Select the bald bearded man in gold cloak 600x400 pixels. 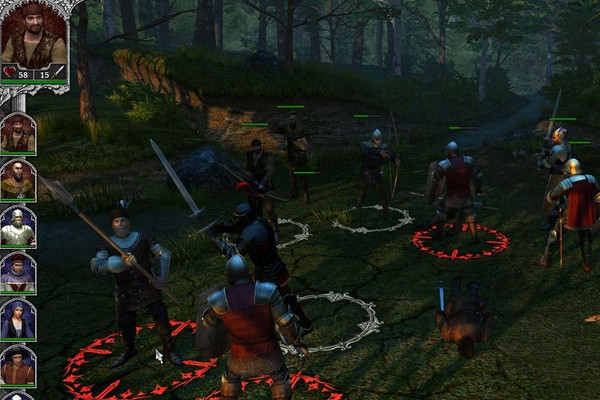pyautogui.click(x=18, y=180)
